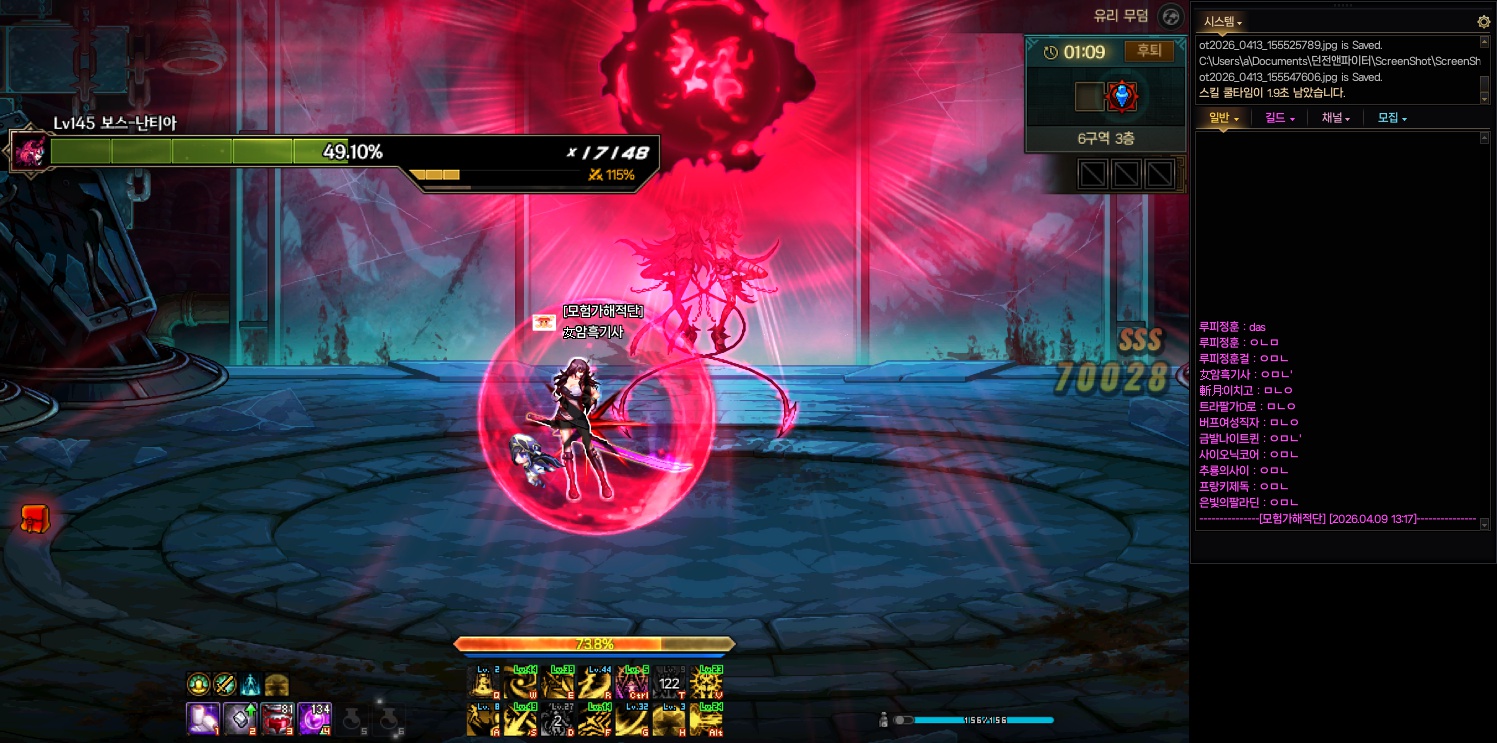Click the green bell buff icon
Viewport: 1497px width, 743px height.
198,684
